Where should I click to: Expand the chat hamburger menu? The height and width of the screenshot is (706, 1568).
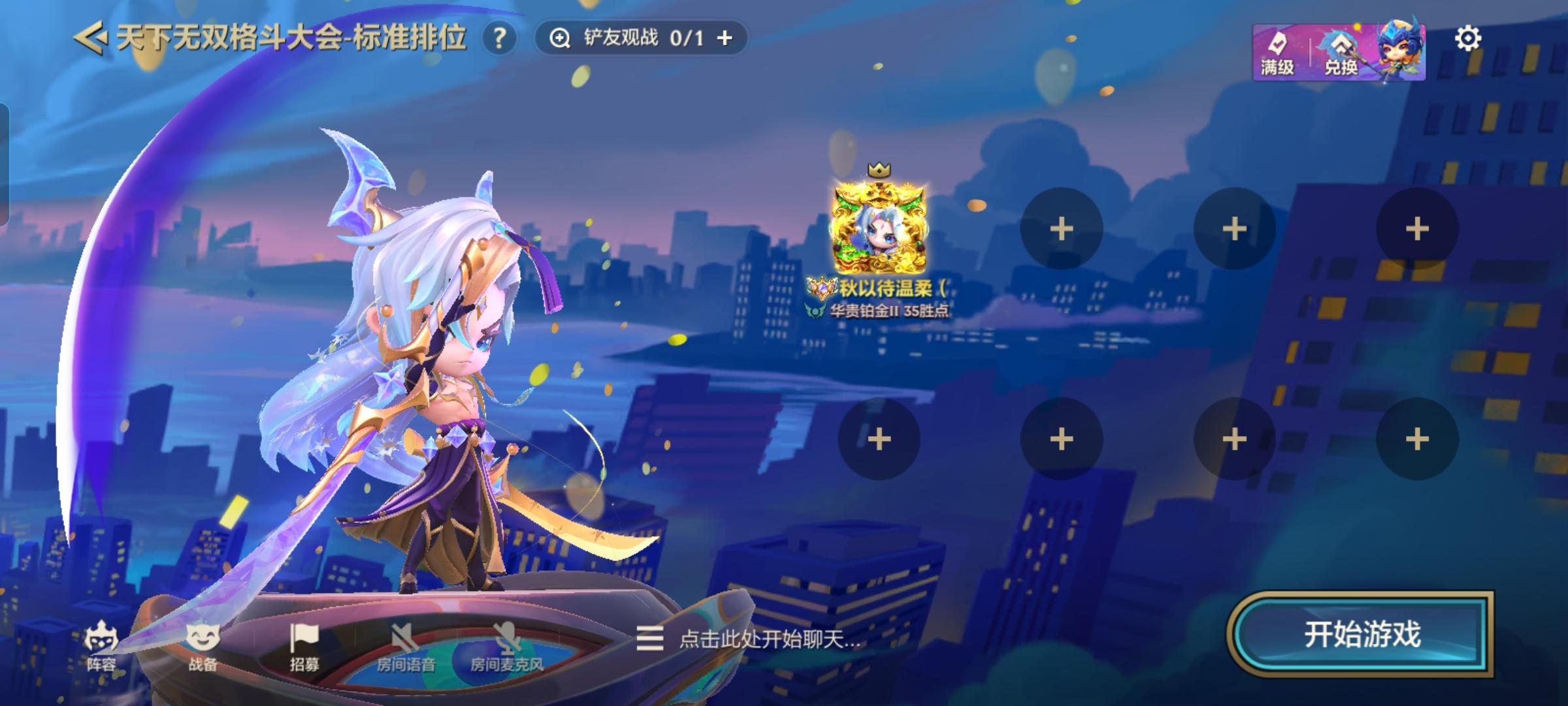coord(651,639)
